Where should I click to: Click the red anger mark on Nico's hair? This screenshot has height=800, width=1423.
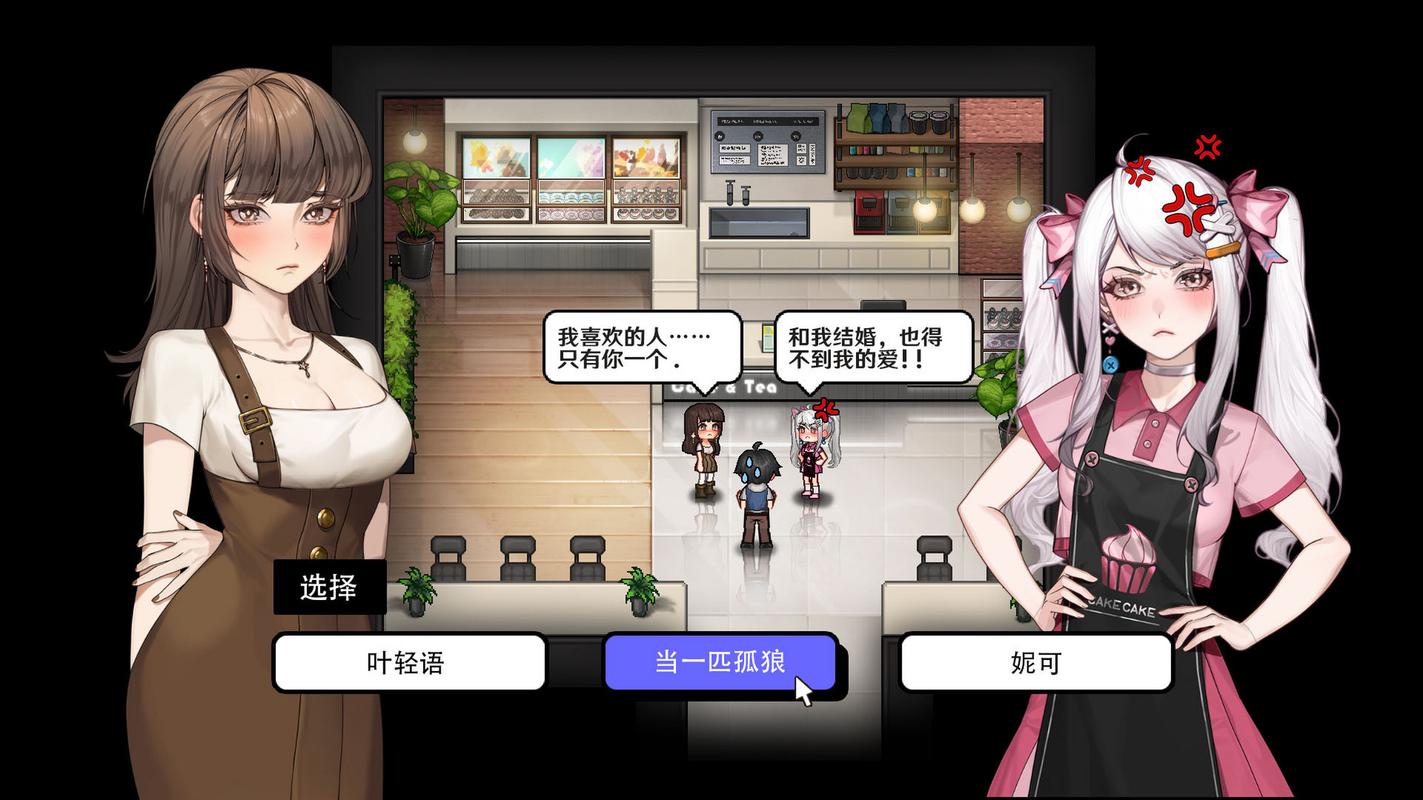(1188, 209)
